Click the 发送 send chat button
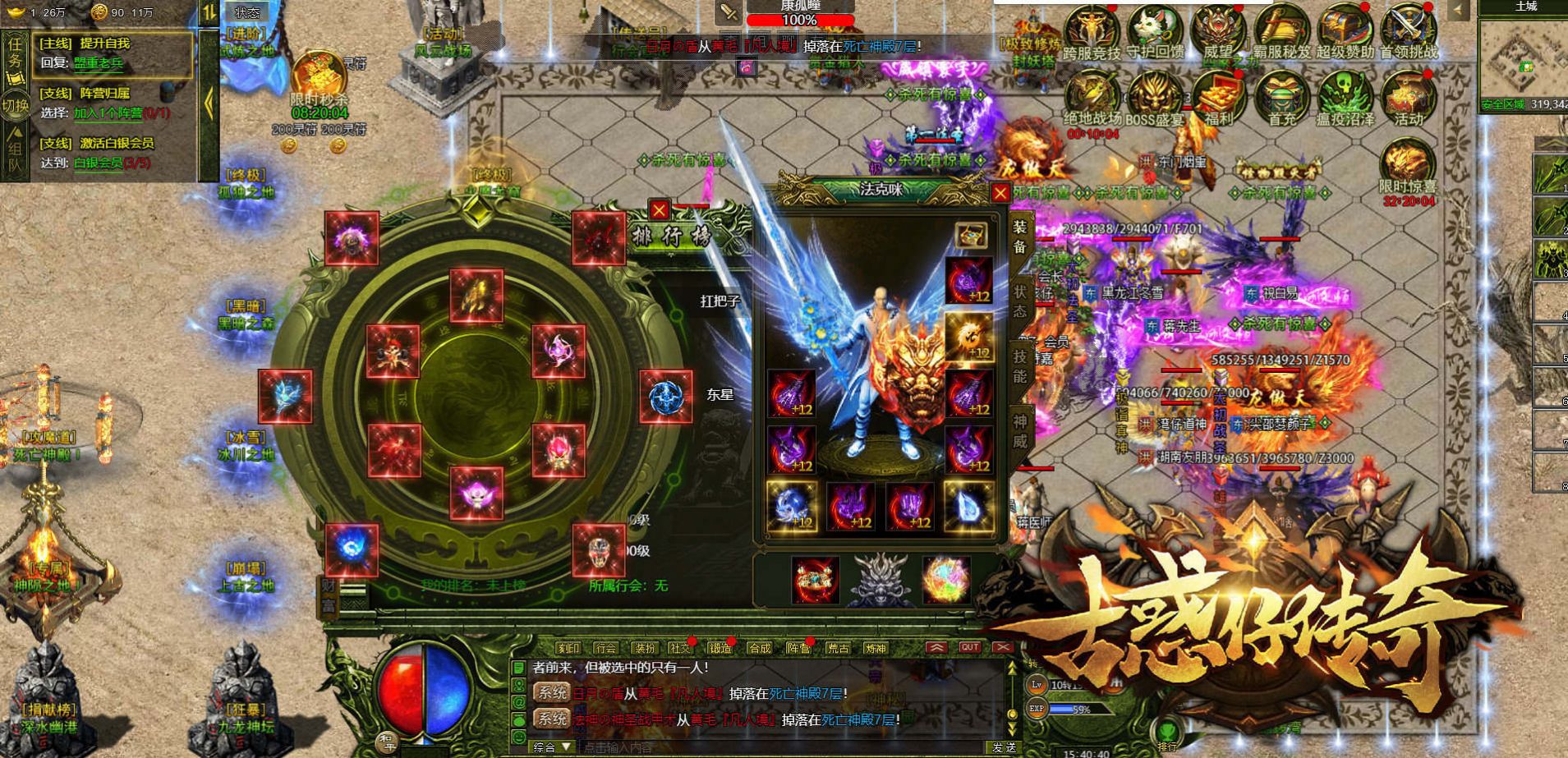1568x758 pixels. [1004, 747]
